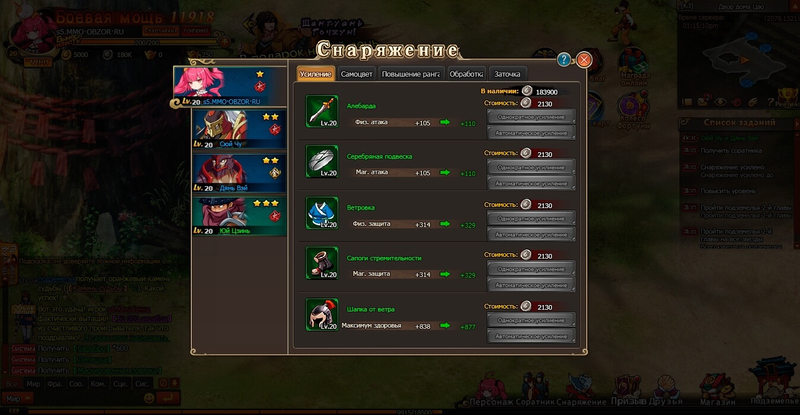The image size is (800, 415).
Task: Select hero Дянь Вэй in the list
Action: pos(231,173)
